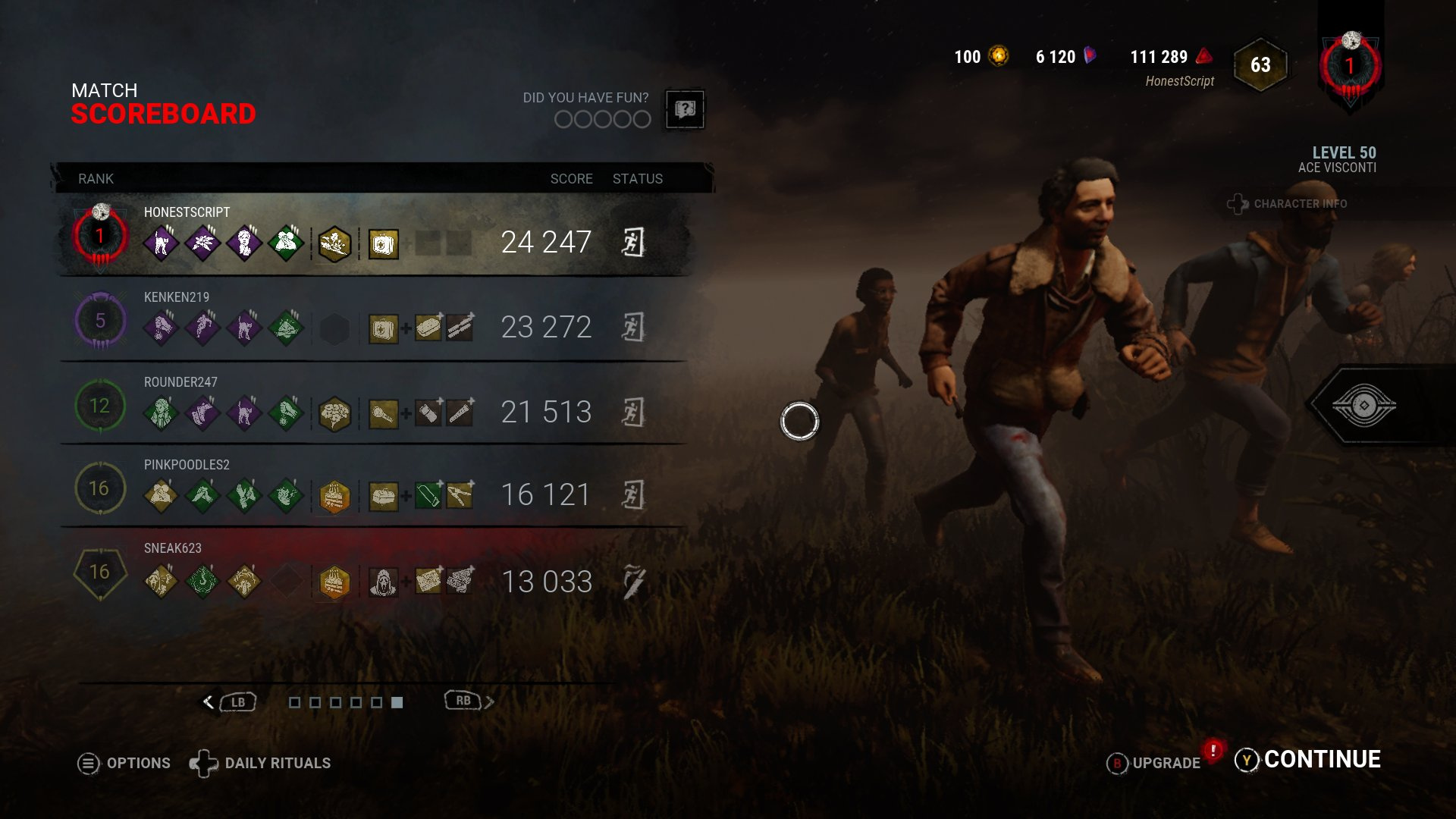The image size is (1456, 819).
Task: Inspect Rounder247's brain offering icon
Action: tap(335, 413)
